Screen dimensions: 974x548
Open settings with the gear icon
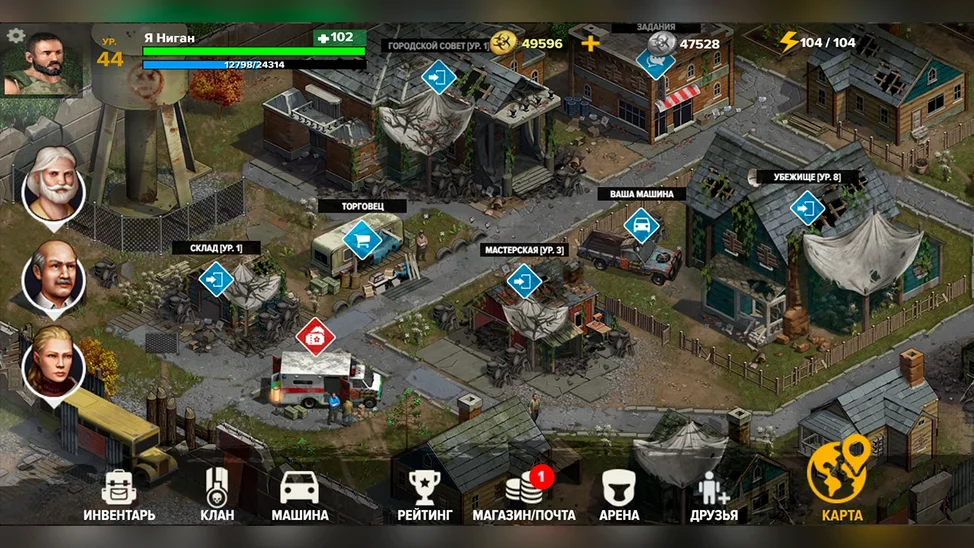pos(16,35)
